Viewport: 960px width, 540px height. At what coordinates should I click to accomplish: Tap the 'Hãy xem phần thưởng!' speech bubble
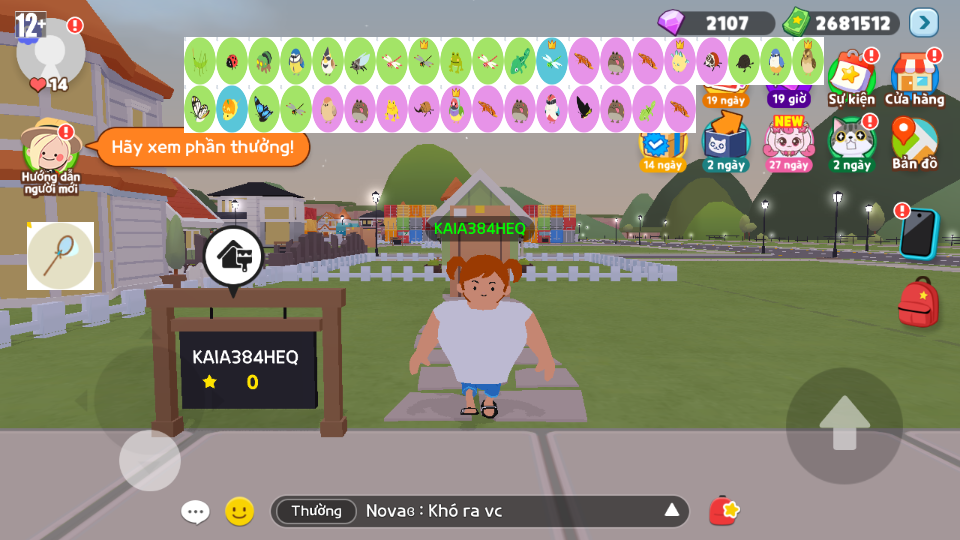(x=202, y=147)
